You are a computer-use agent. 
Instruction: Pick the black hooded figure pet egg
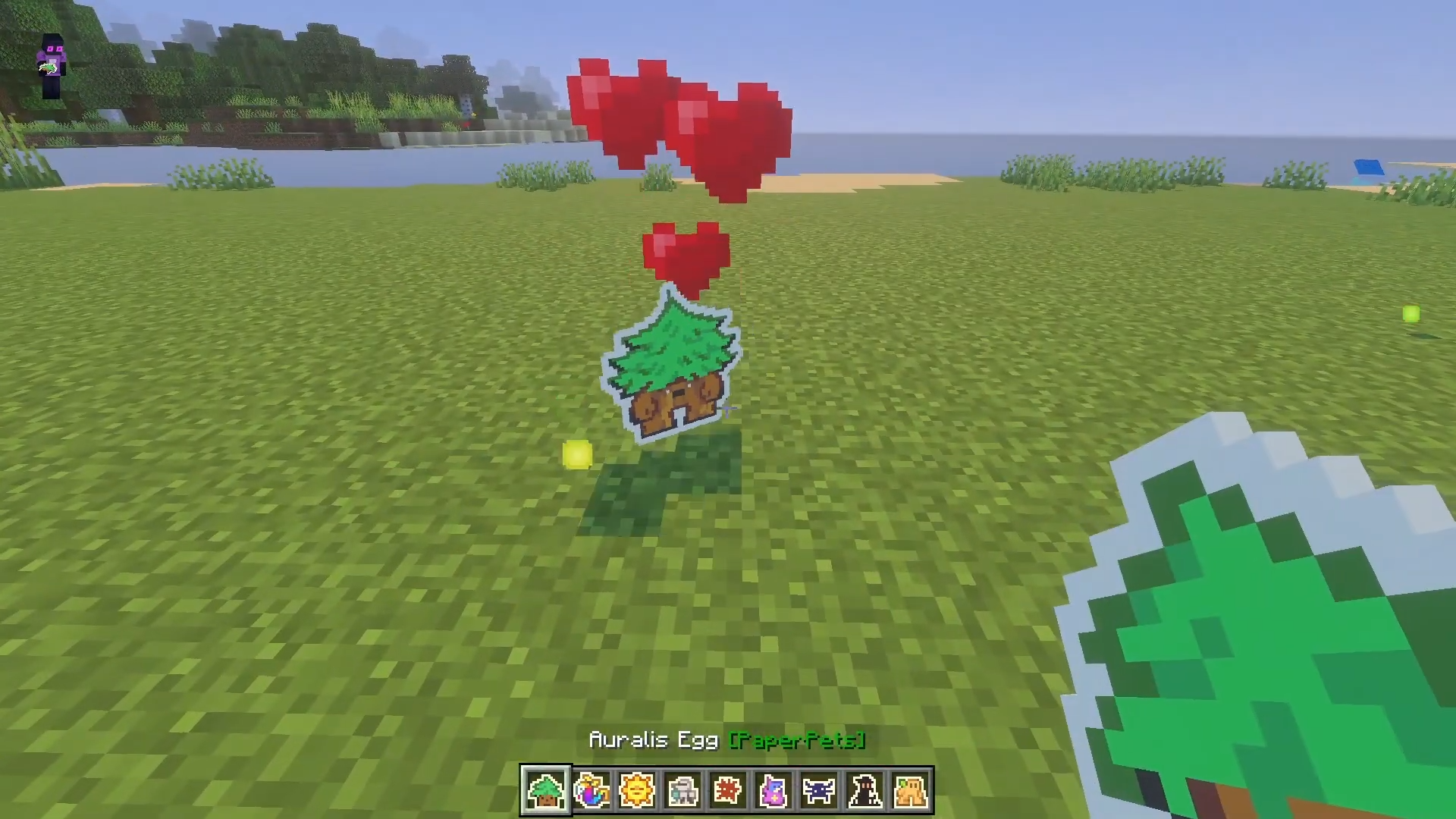point(864,790)
